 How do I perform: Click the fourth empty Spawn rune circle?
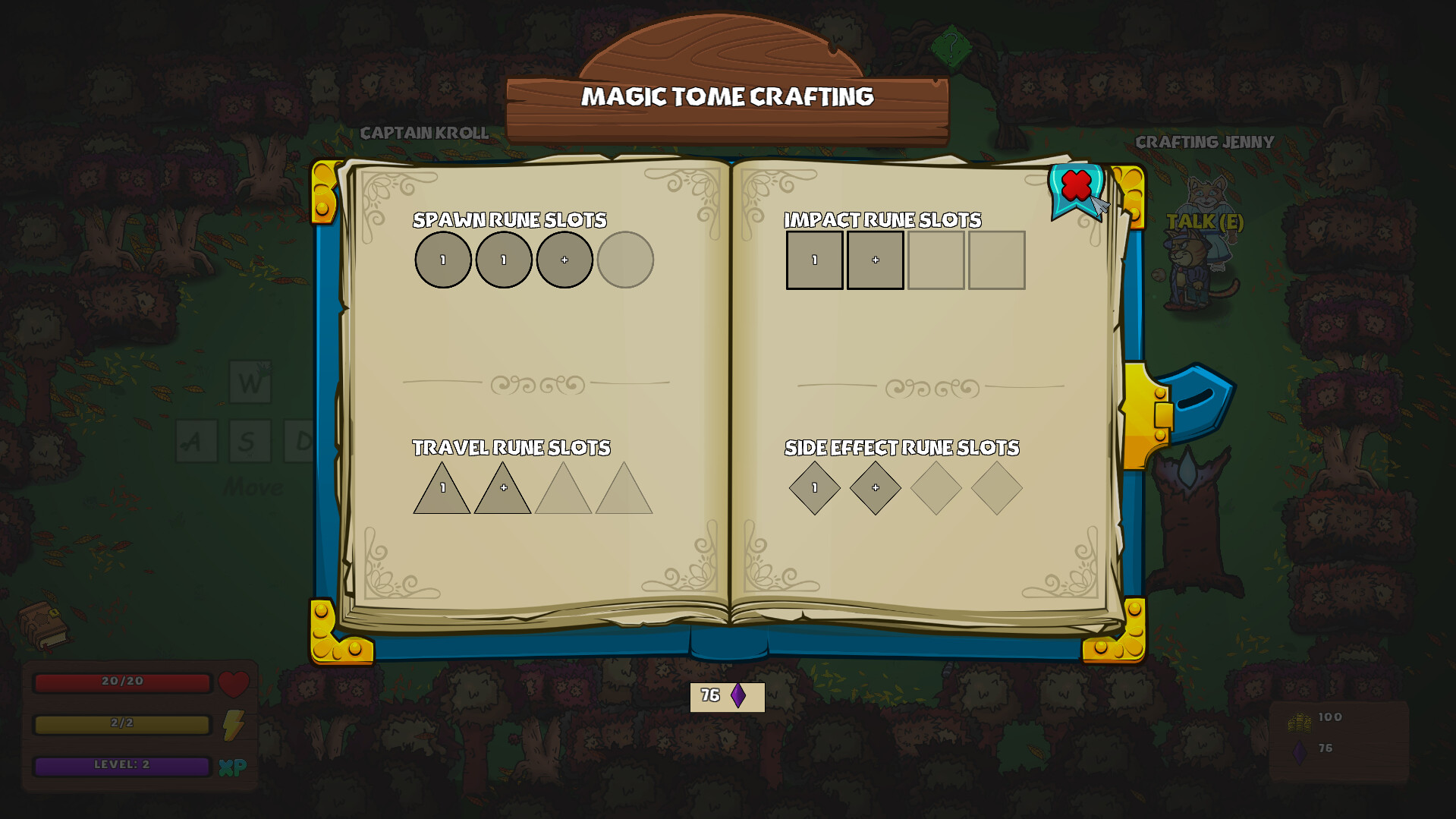tap(626, 260)
